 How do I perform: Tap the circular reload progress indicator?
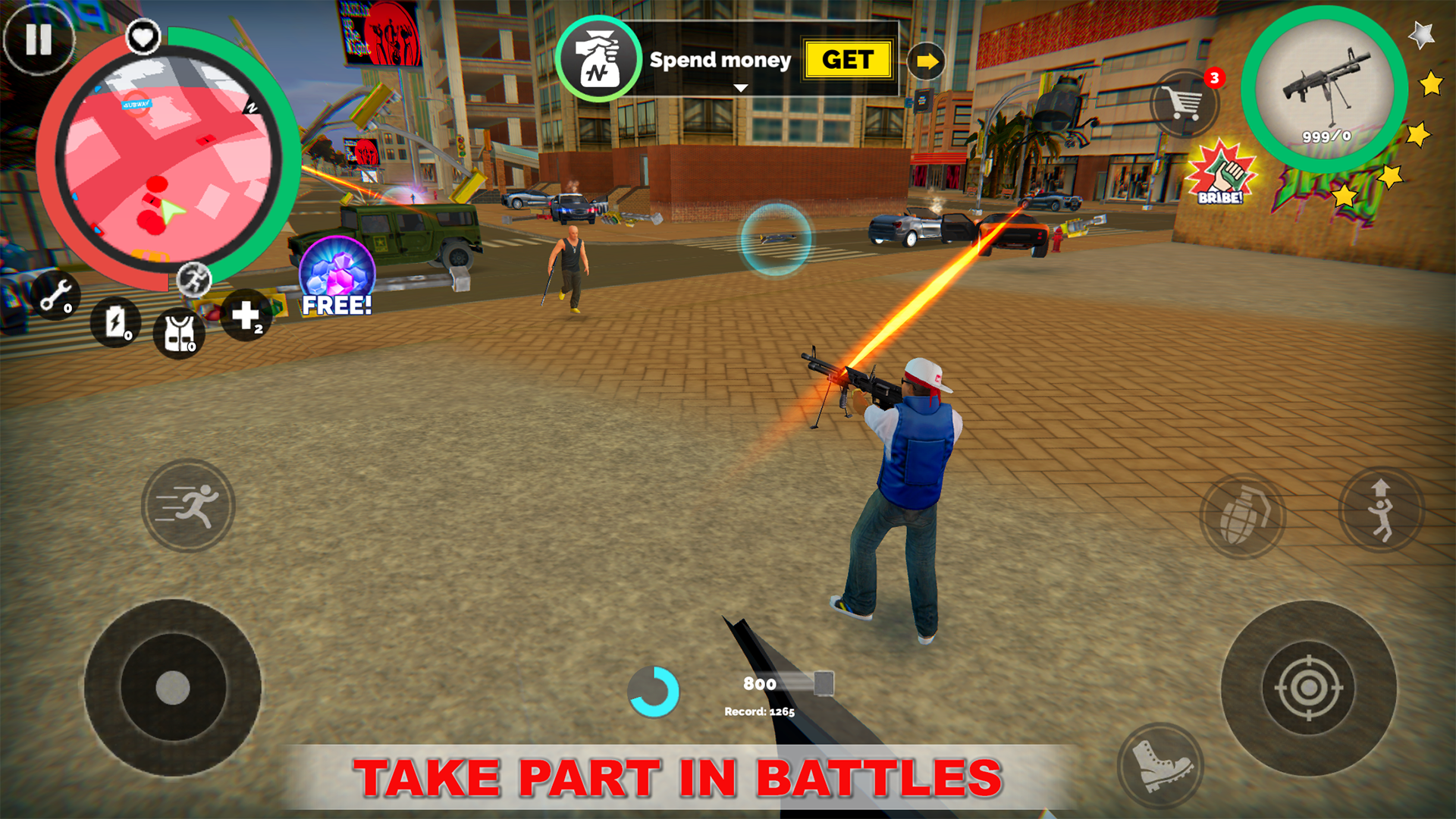(x=653, y=691)
